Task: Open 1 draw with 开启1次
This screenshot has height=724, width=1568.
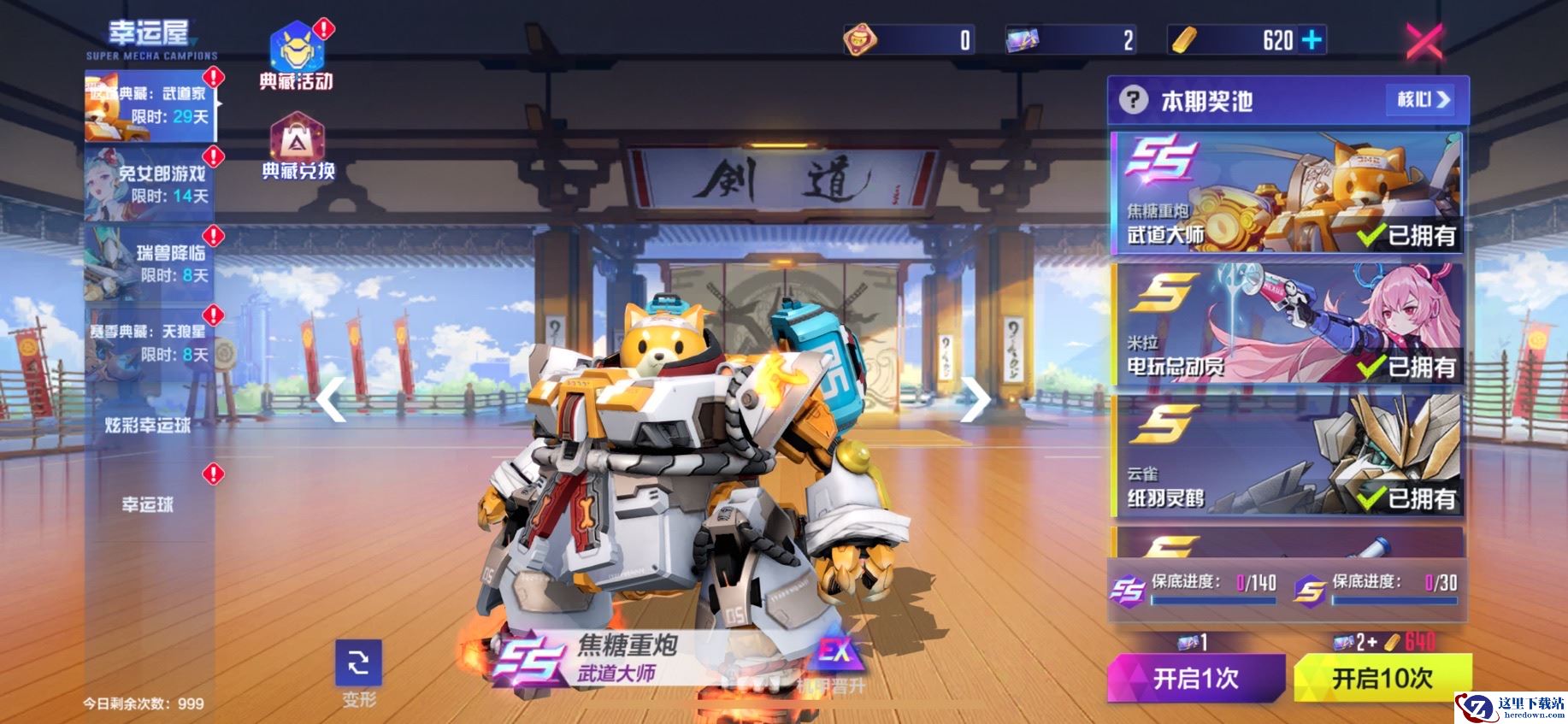Action: pos(1195,679)
